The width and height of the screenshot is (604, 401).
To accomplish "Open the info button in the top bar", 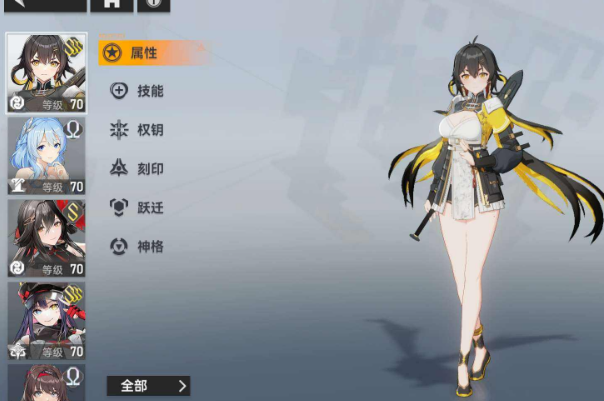I will point(153,4).
